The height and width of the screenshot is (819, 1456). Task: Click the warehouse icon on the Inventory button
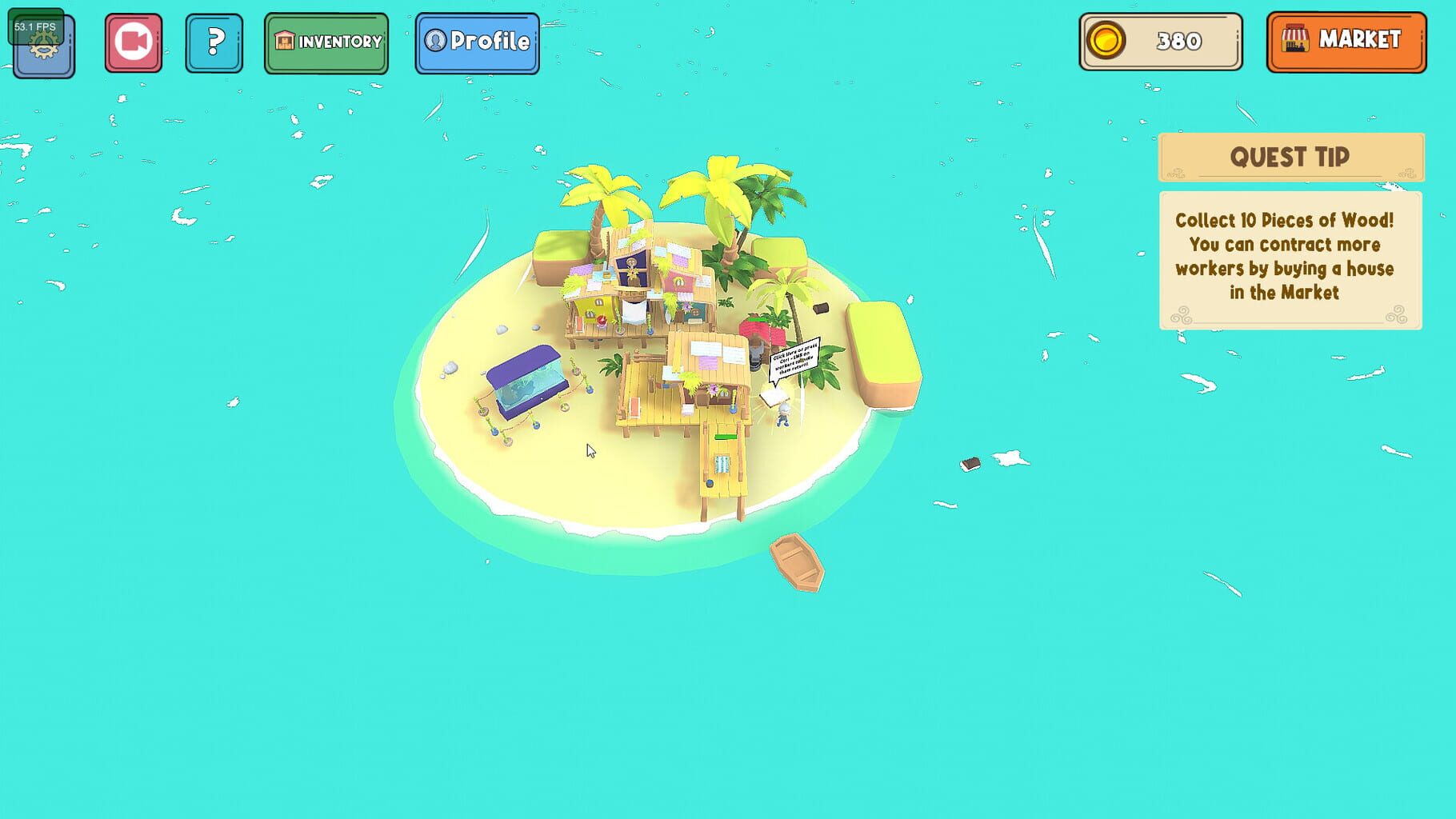(284, 42)
